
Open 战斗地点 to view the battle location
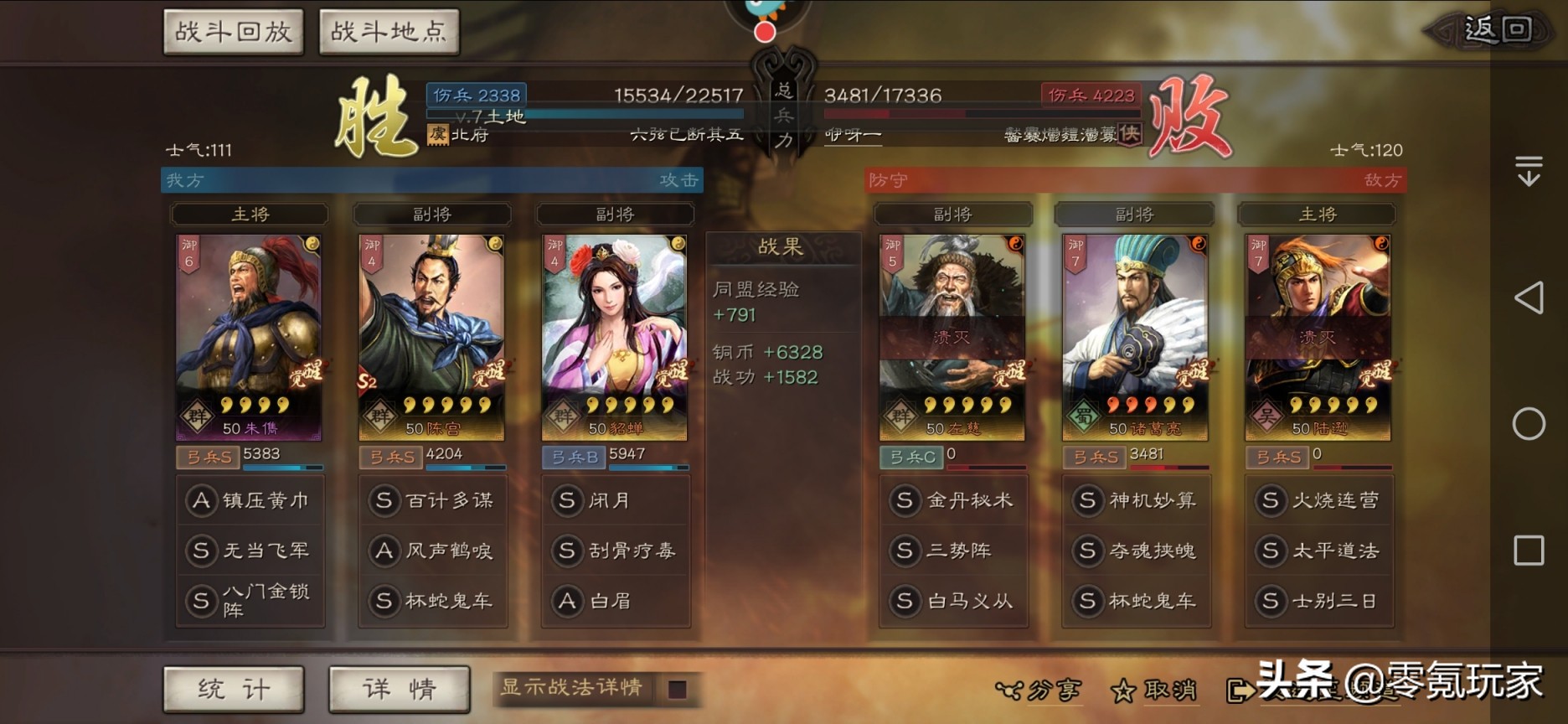coord(388,29)
